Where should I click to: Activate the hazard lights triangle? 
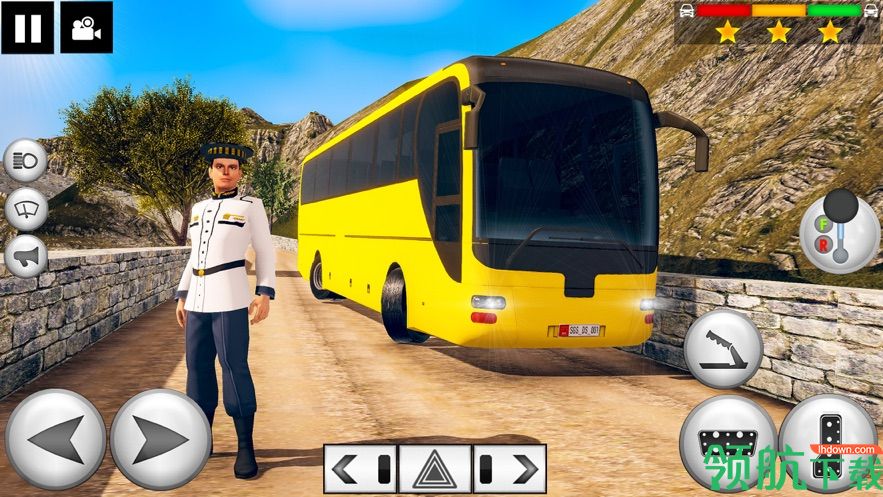tap(435, 468)
